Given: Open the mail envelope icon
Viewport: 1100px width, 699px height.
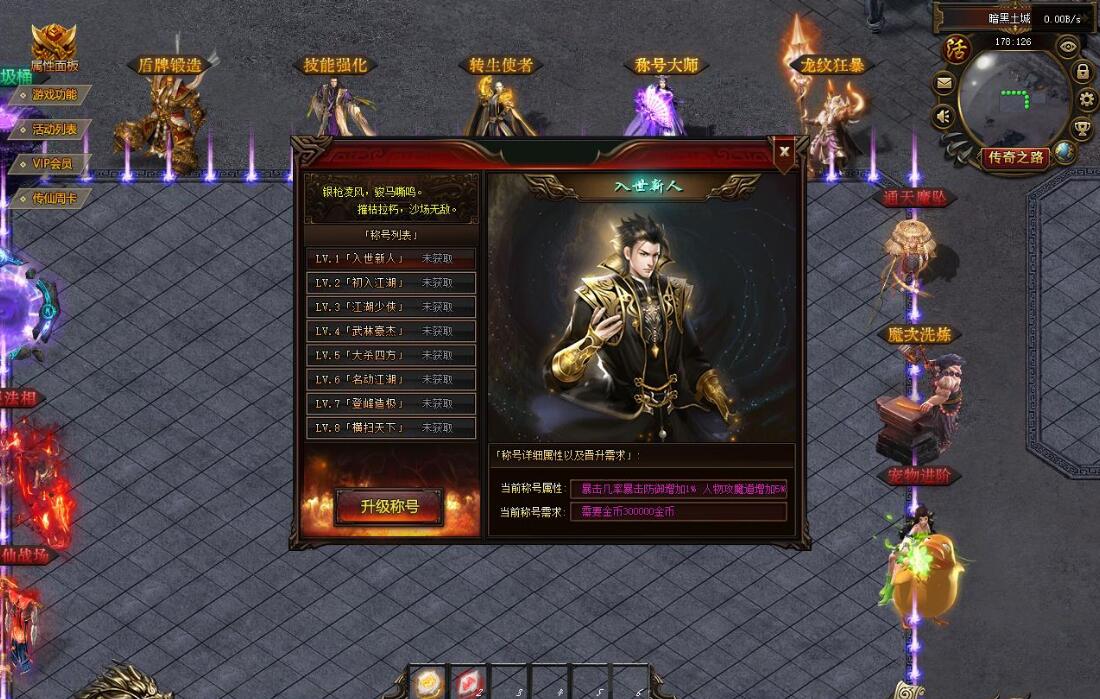Looking at the screenshot, I should pyautogui.click(x=943, y=85).
